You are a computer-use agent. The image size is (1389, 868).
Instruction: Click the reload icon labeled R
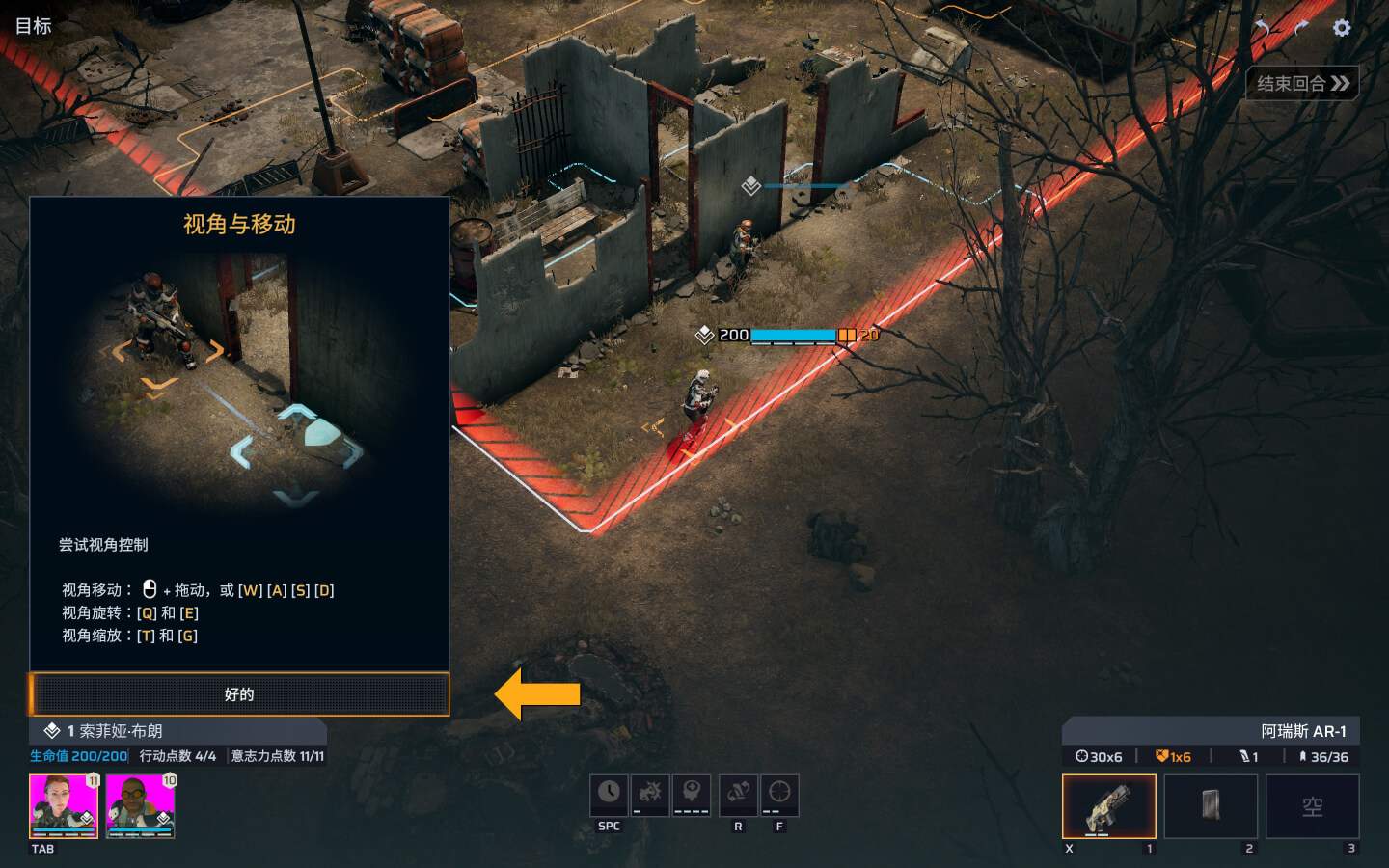pos(738,794)
